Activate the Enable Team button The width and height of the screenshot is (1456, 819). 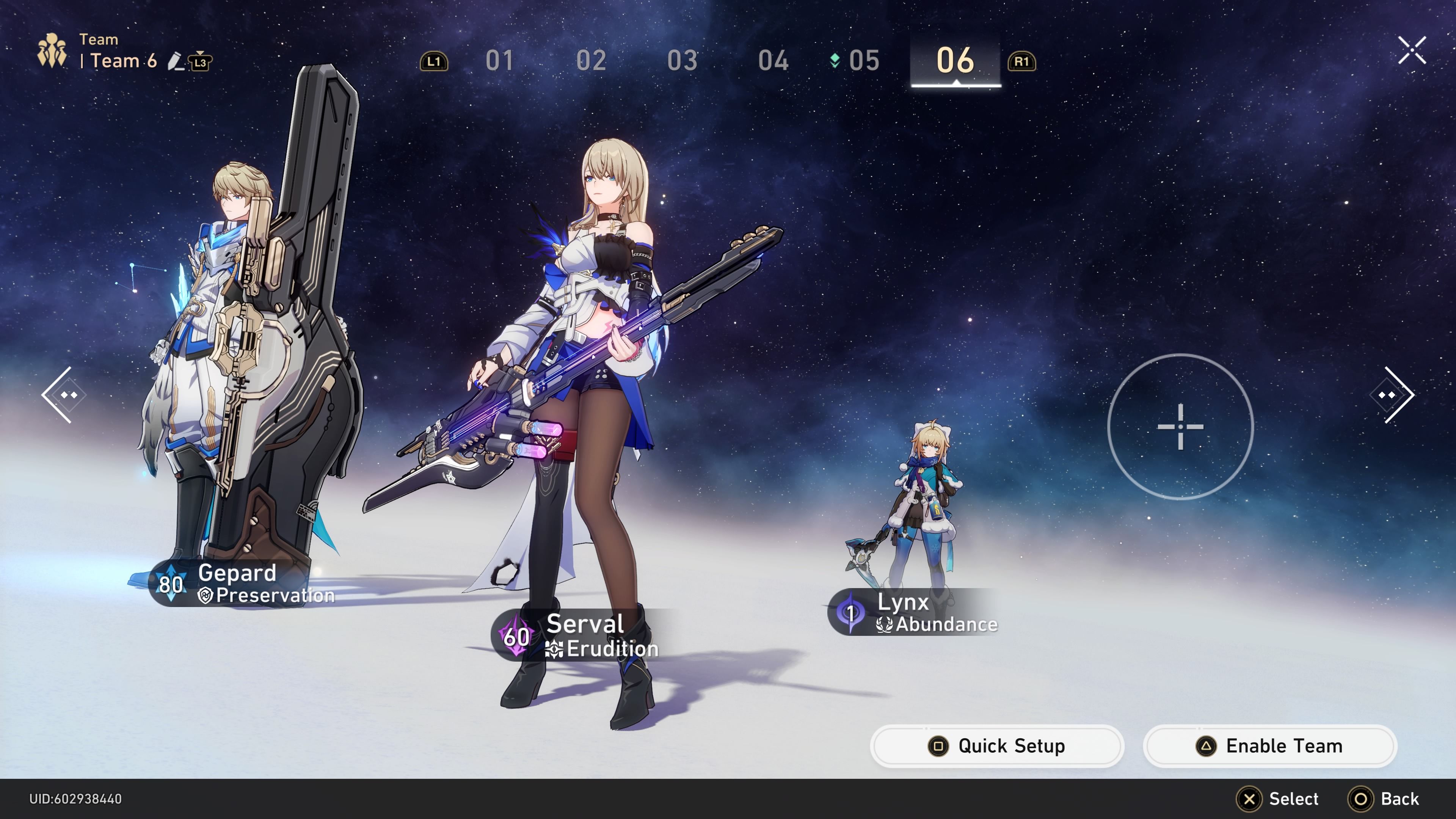pyautogui.click(x=1269, y=746)
